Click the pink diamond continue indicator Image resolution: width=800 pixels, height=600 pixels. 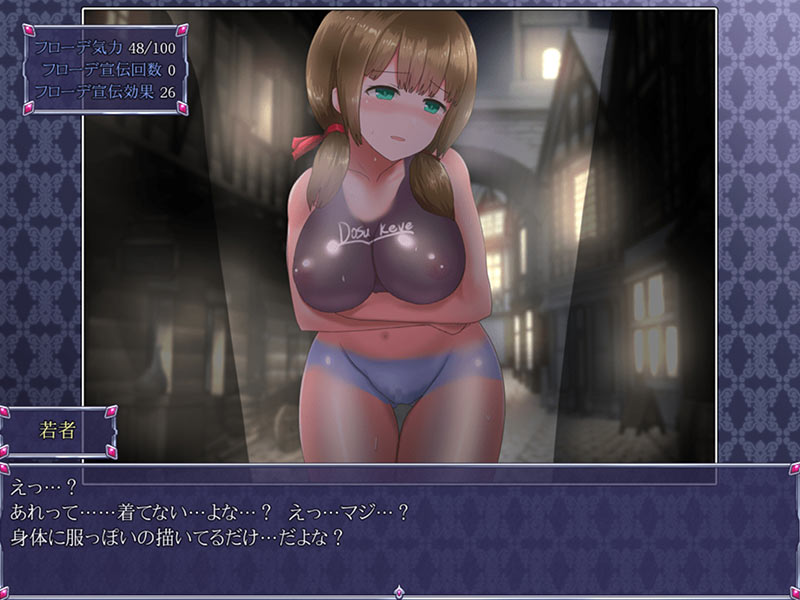pos(400,592)
